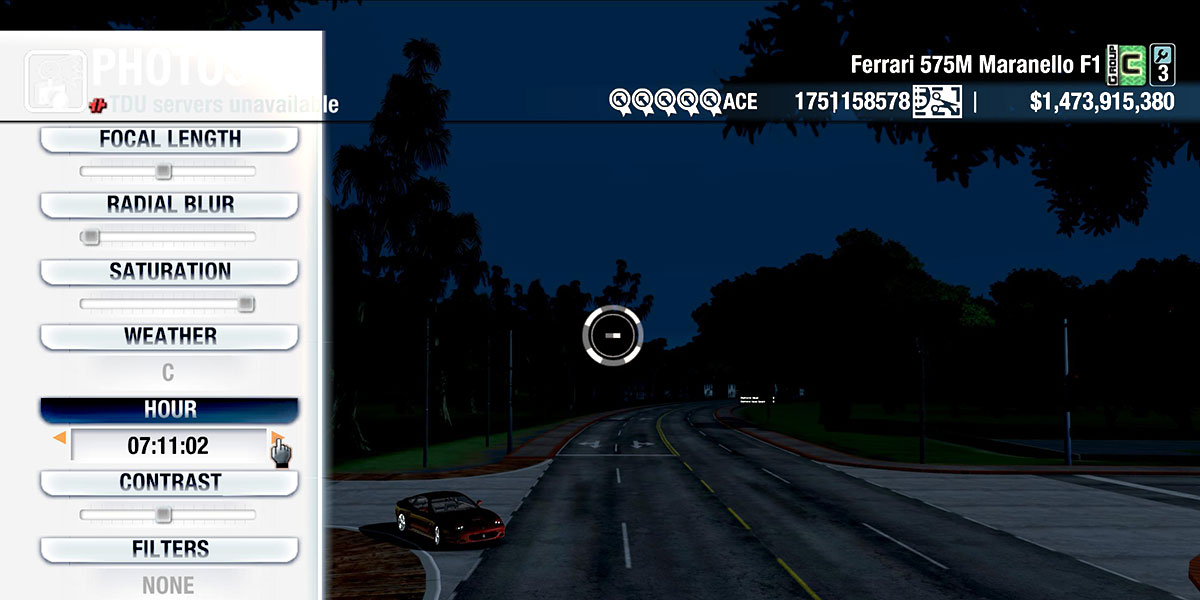Image resolution: width=1200 pixels, height=600 pixels.
Task: Select the Radial Blur option
Action: click(169, 205)
